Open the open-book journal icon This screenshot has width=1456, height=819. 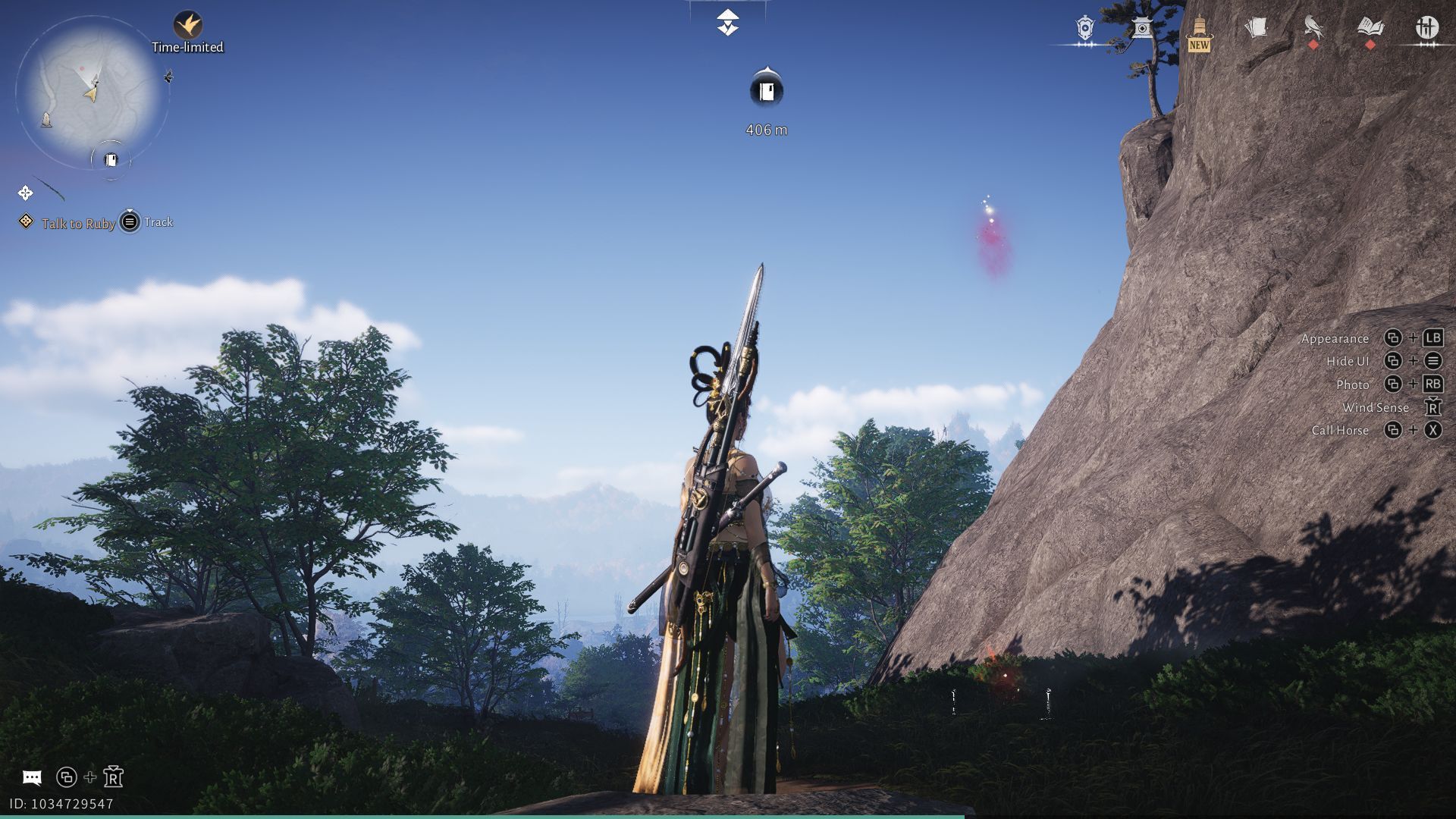1370,29
